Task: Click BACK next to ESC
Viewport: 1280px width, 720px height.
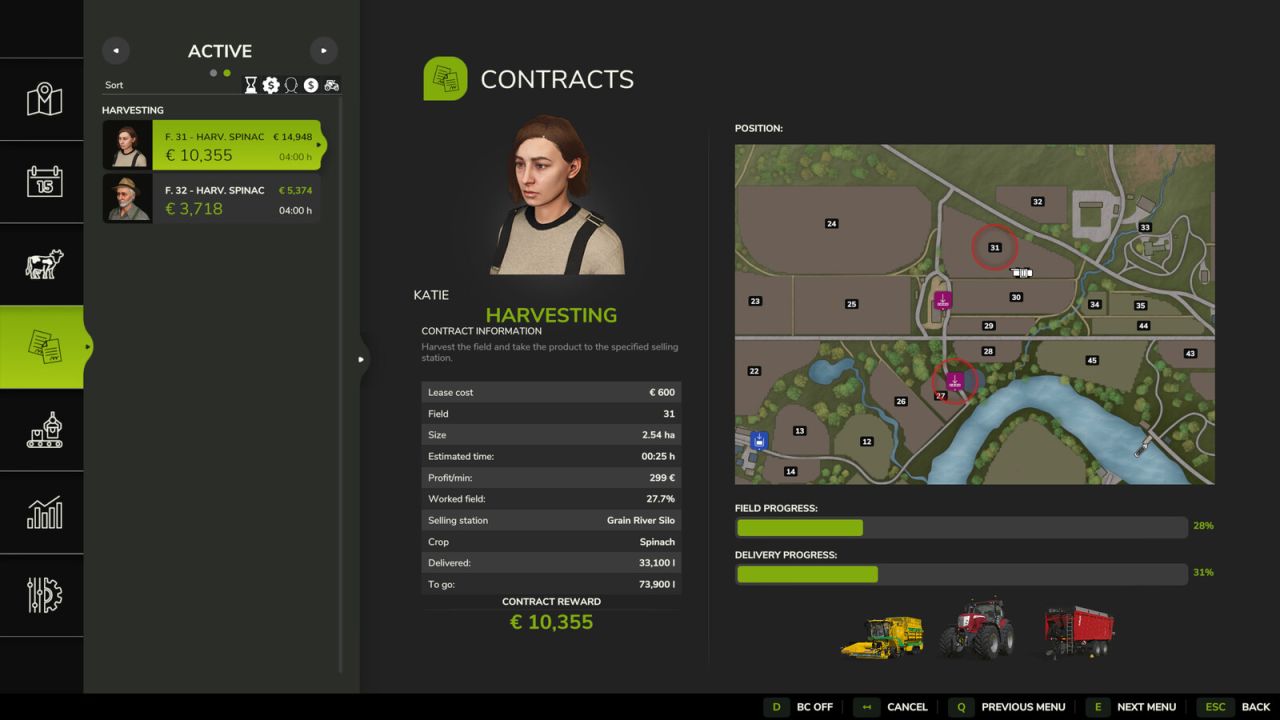Action: pyautogui.click(x=1255, y=707)
